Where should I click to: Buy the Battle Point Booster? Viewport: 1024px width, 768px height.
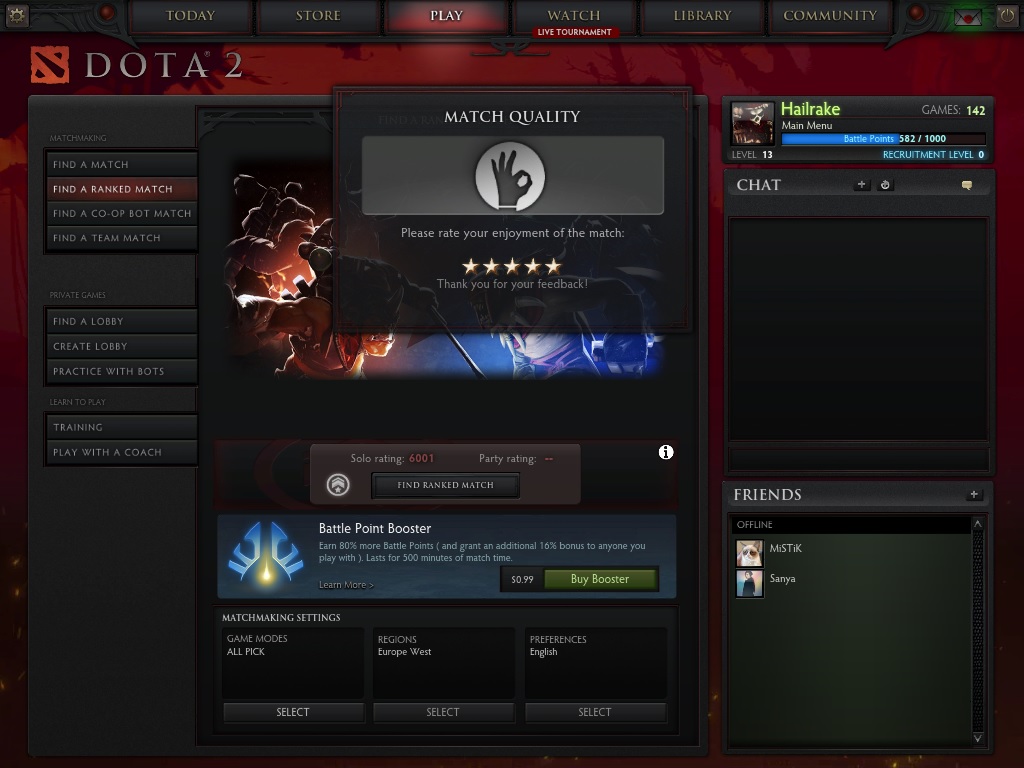click(x=599, y=579)
